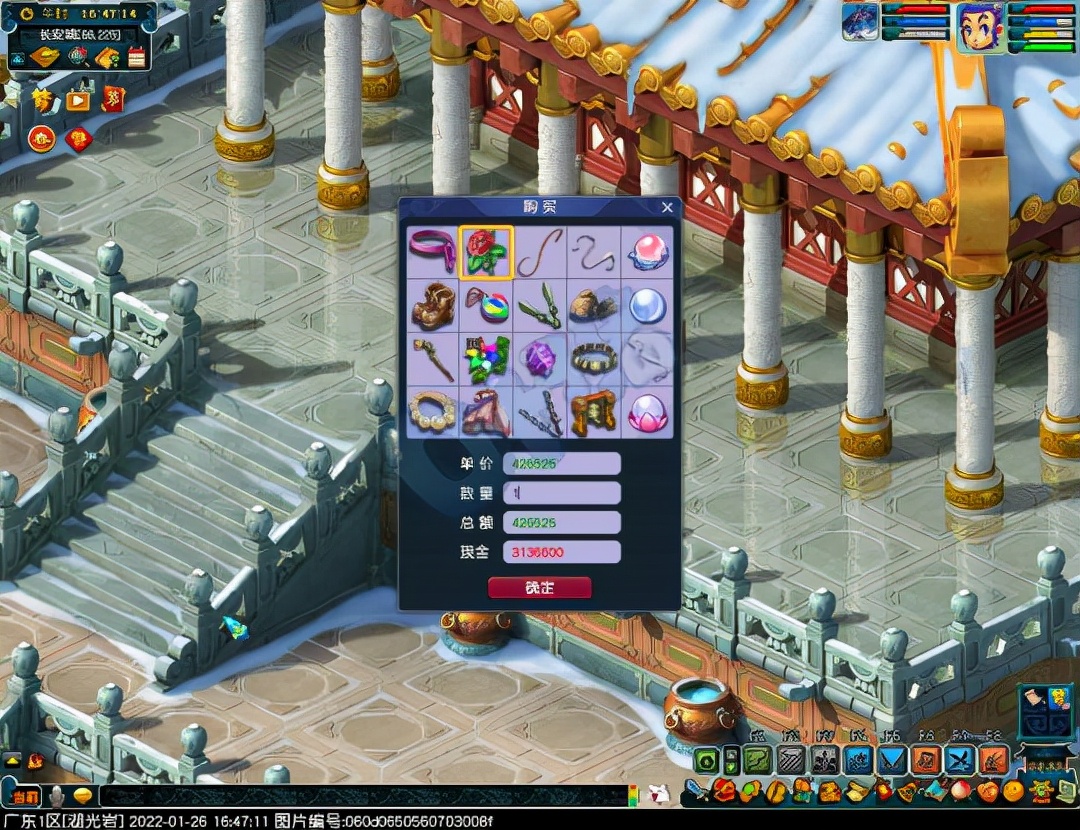
Task: Click the player character portrait
Action: click(x=981, y=27)
